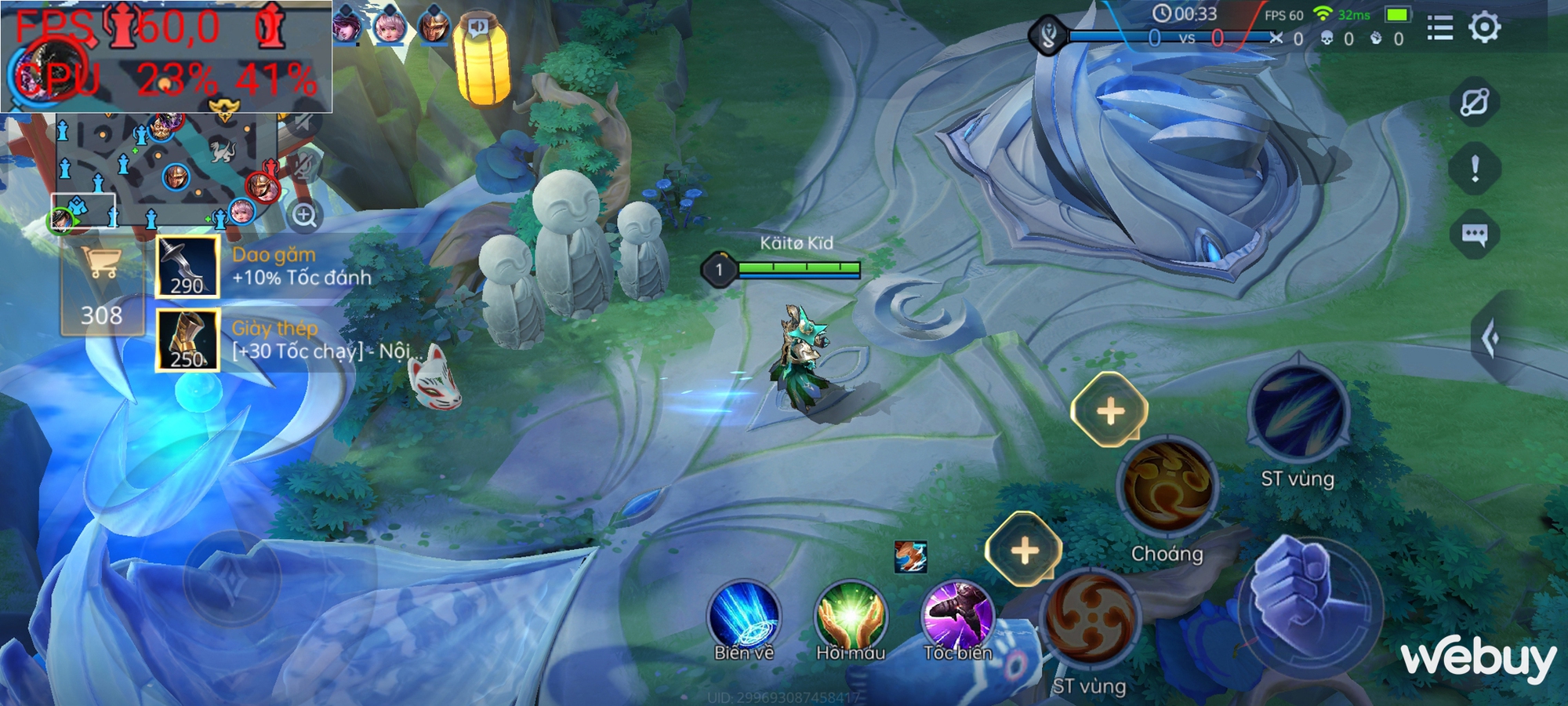
Task: Expand the right side arrow panel
Action: coord(1491,339)
